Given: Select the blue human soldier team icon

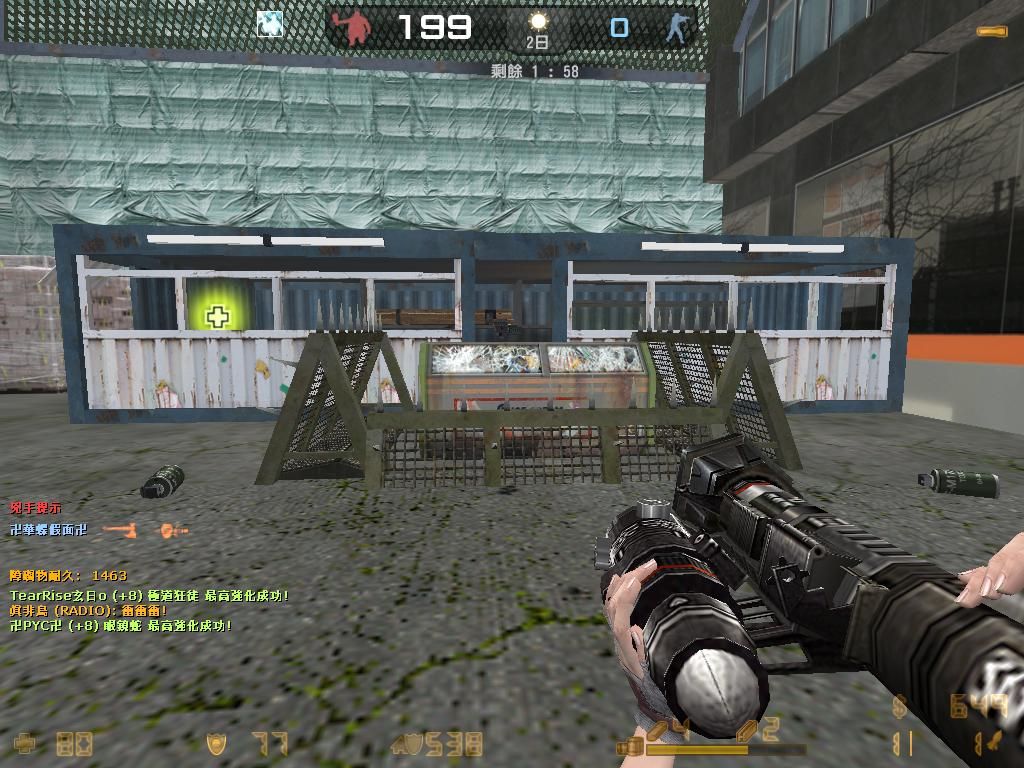Looking at the screenshot, I should (x=679, y=28).
